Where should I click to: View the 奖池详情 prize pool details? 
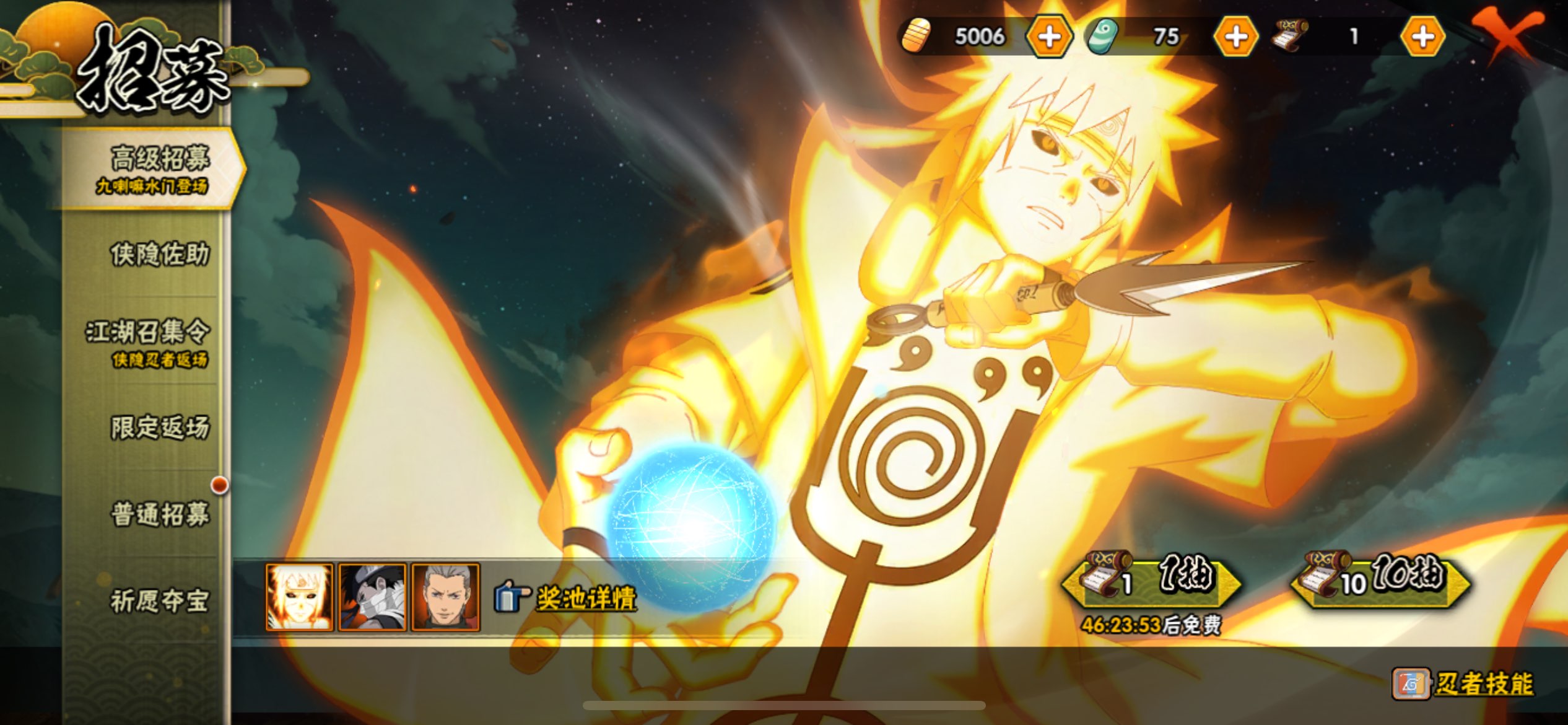click(585, 599)
